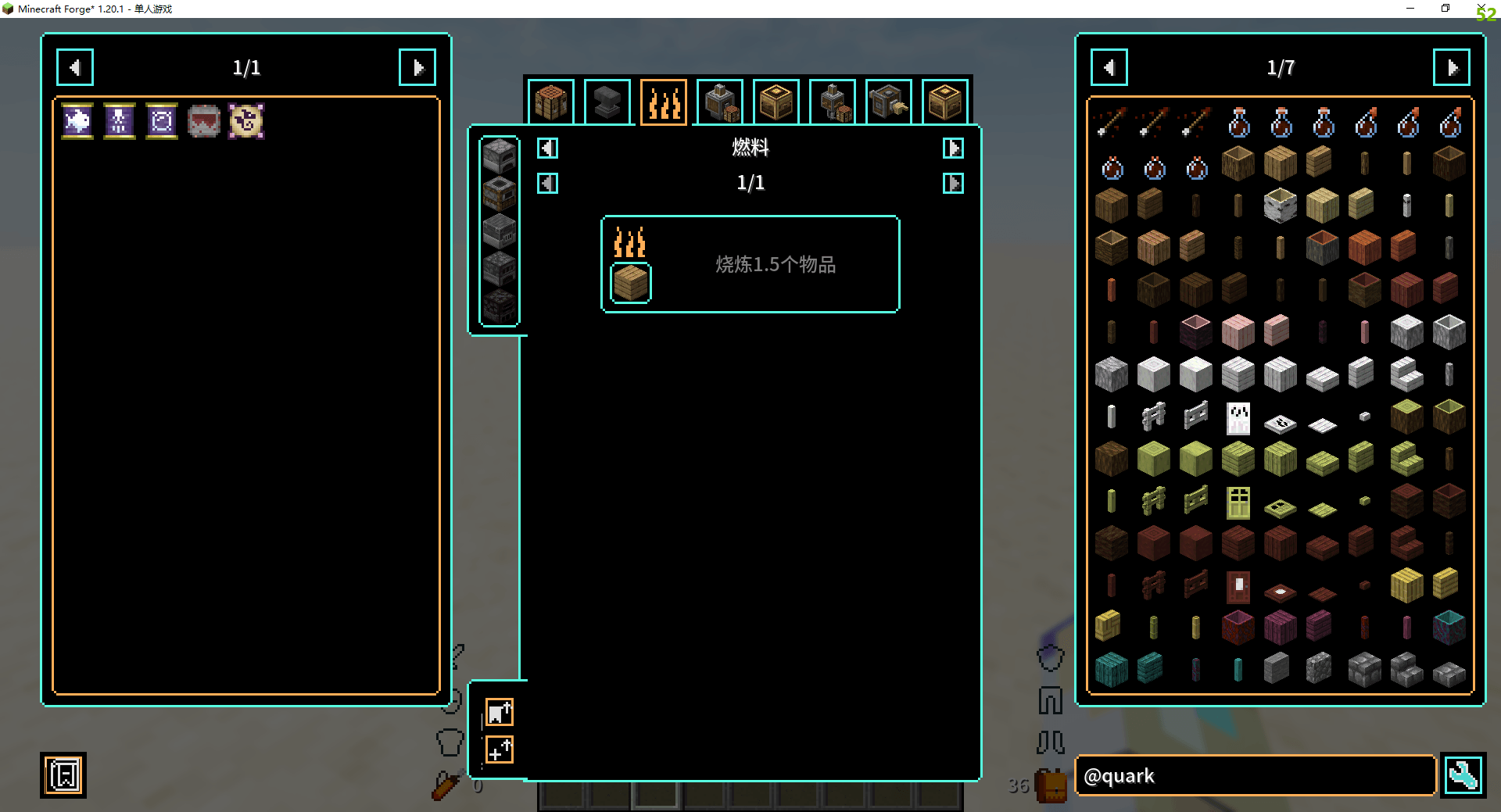Select the squid scroll favorite item
Viewport: 1501px width, 812px height.
pyautogui.click(x=120, y=121)
